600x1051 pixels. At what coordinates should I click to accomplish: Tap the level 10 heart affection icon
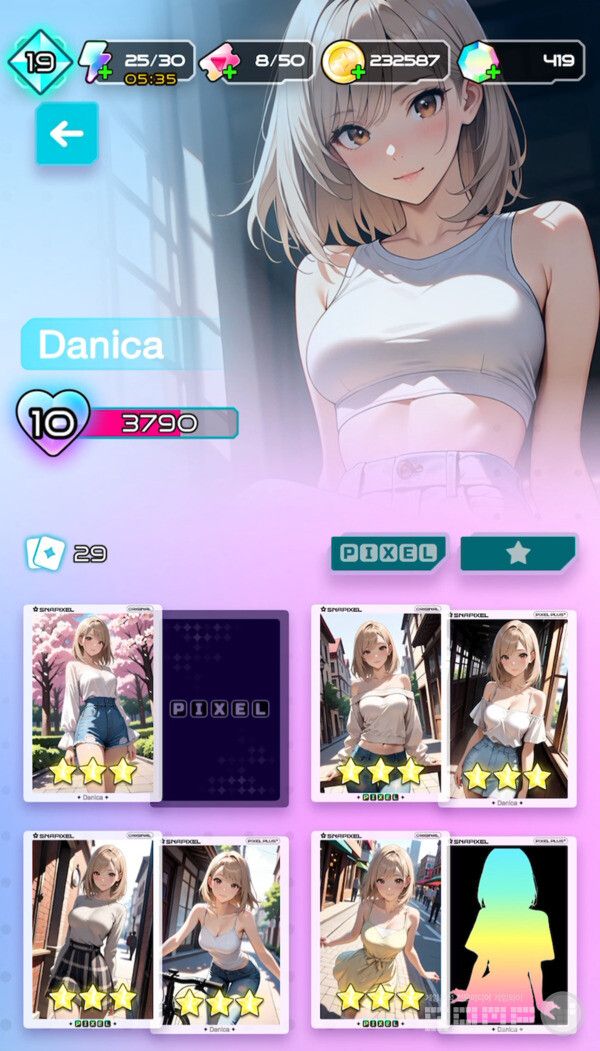tap(51, 423)
